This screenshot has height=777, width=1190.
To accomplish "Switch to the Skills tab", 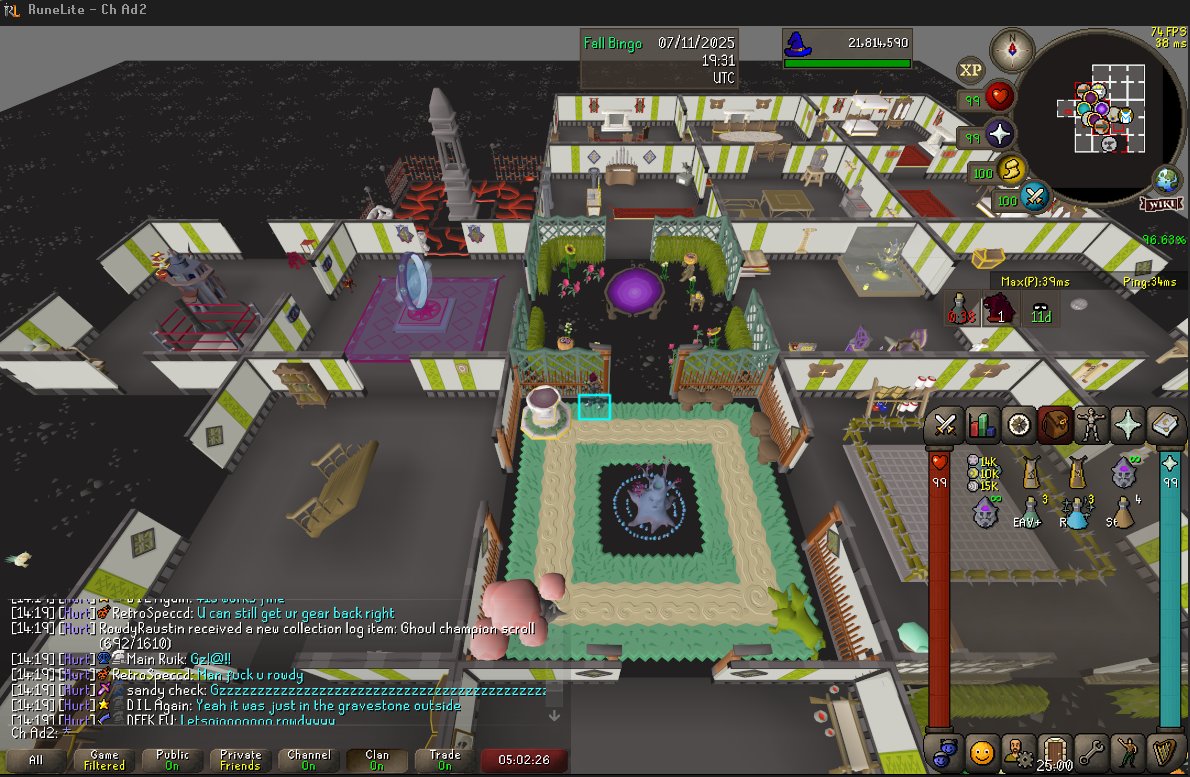I will (x=981, y=425).
